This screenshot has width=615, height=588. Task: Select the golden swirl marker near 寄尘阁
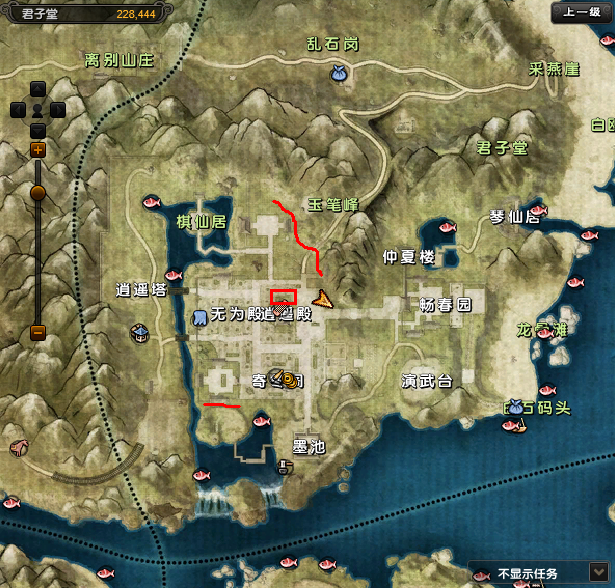tap(287, 380)
